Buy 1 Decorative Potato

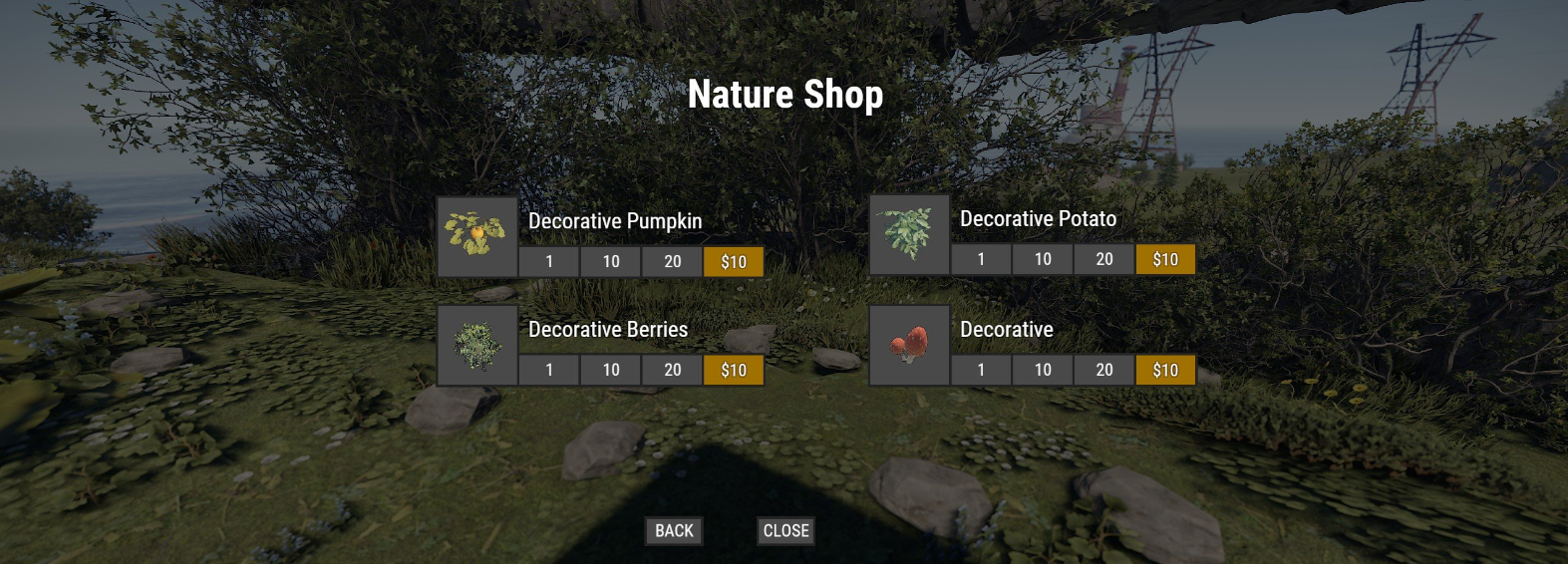tap(981, 259)
